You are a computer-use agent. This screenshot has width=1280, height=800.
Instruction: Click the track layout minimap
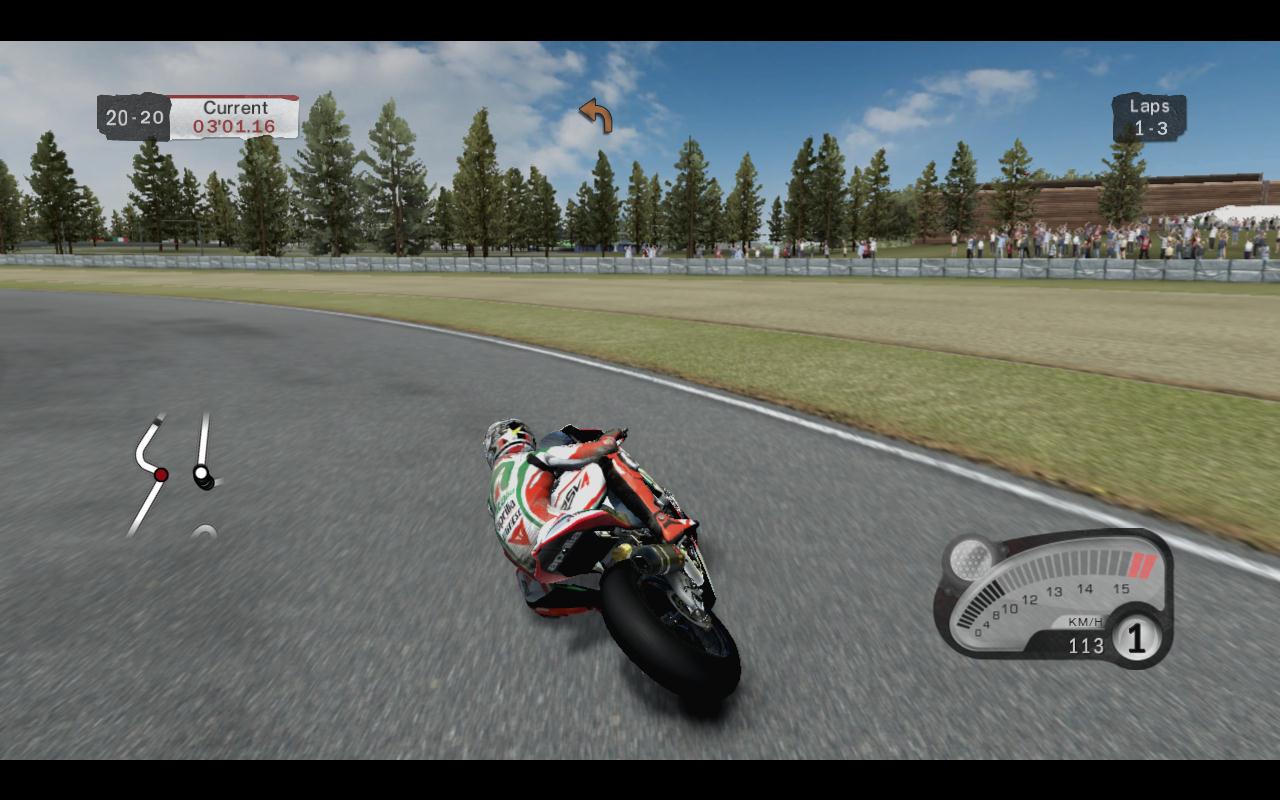click(x=175, y=475)
